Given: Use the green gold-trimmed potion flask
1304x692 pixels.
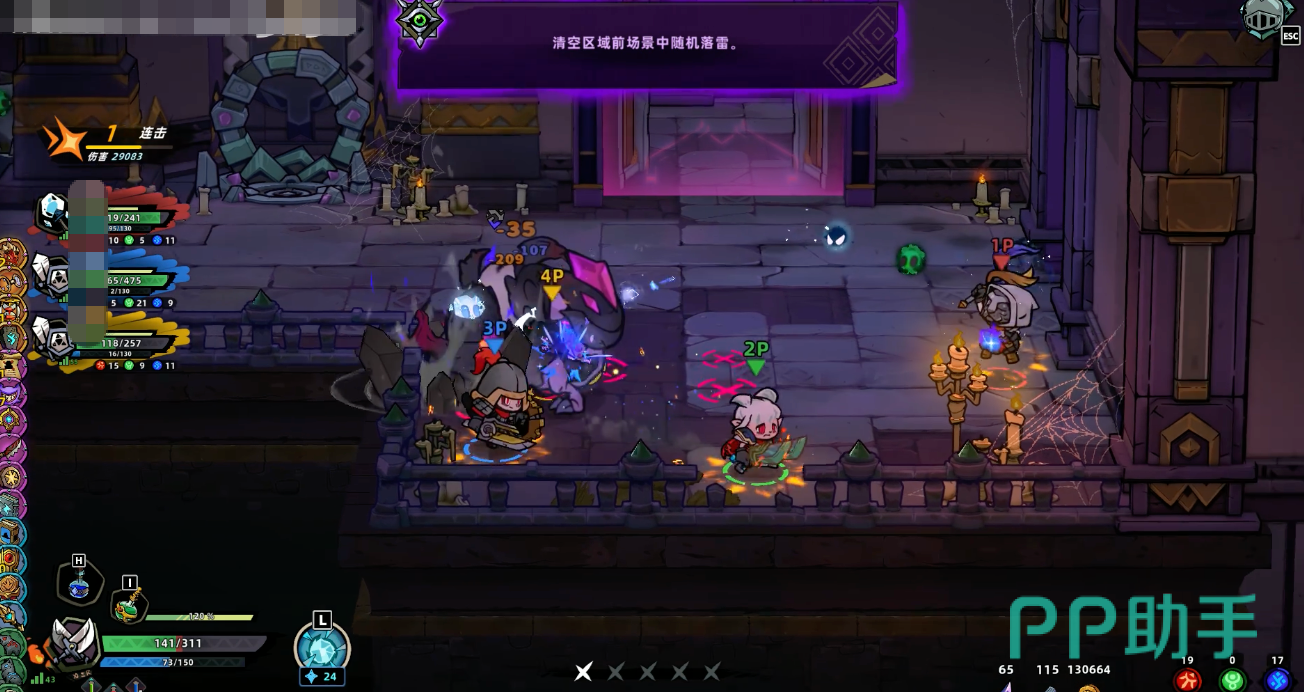Looking at the screenshot, I should pos(128,604).
